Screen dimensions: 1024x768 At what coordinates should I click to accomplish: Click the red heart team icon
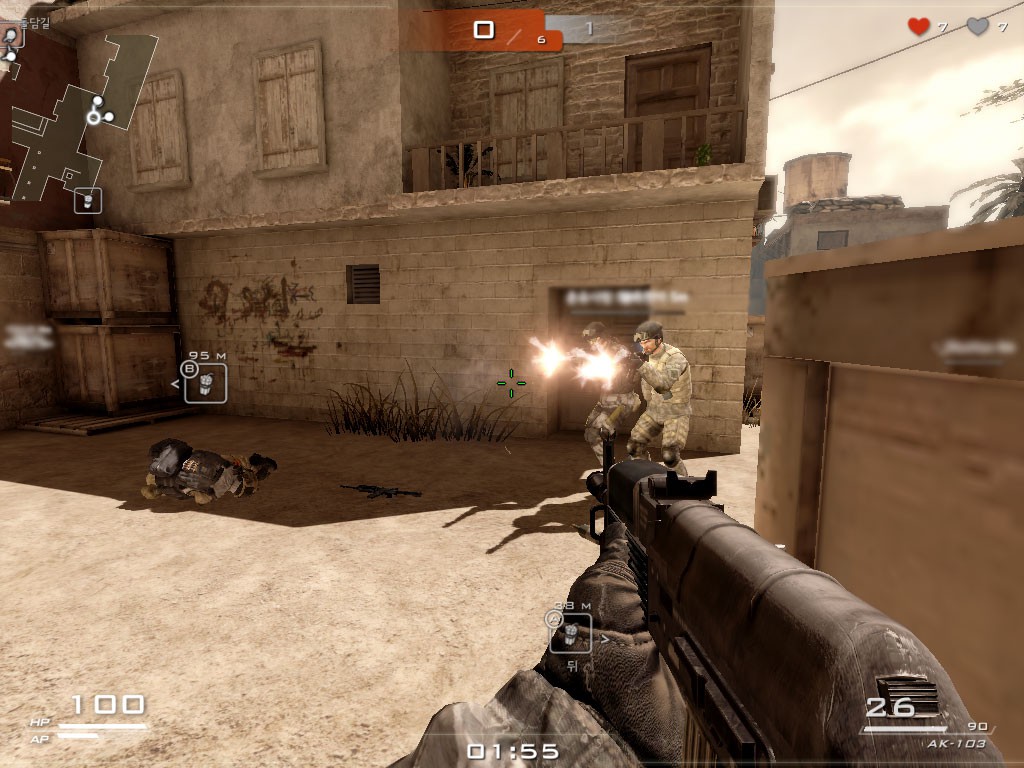(918, 27)
